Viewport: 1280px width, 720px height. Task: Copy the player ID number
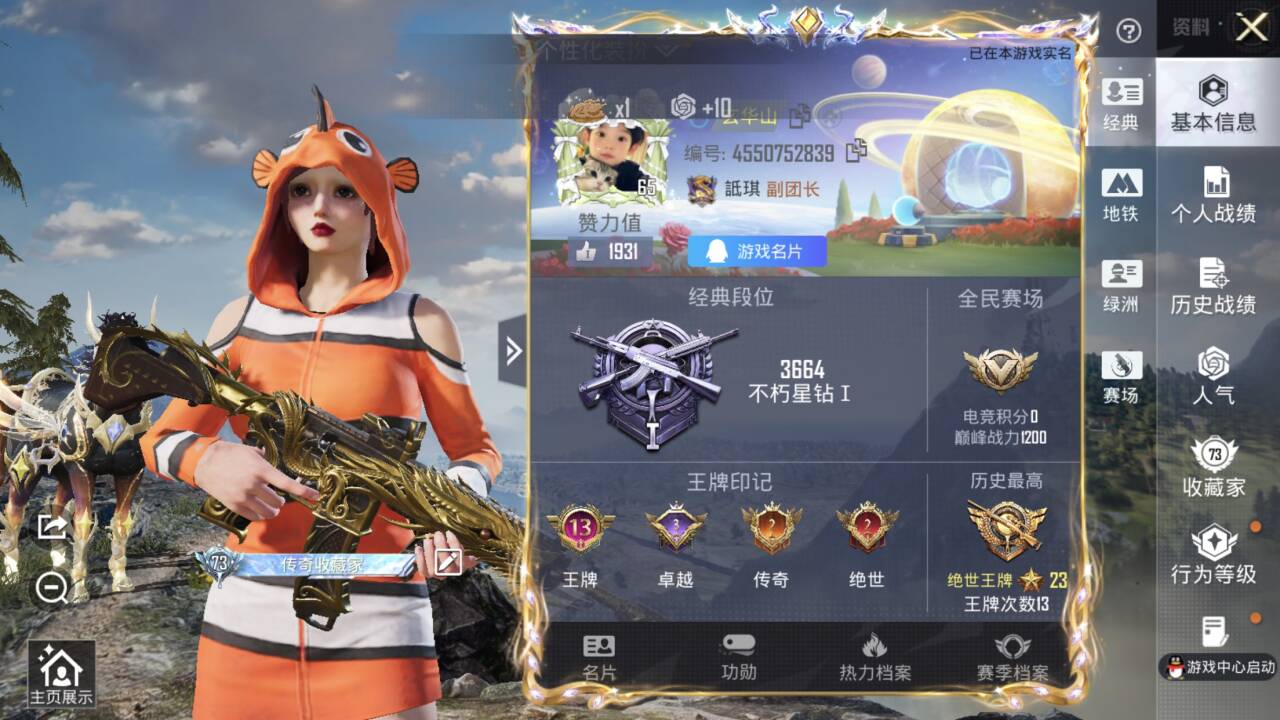(856, 152)
